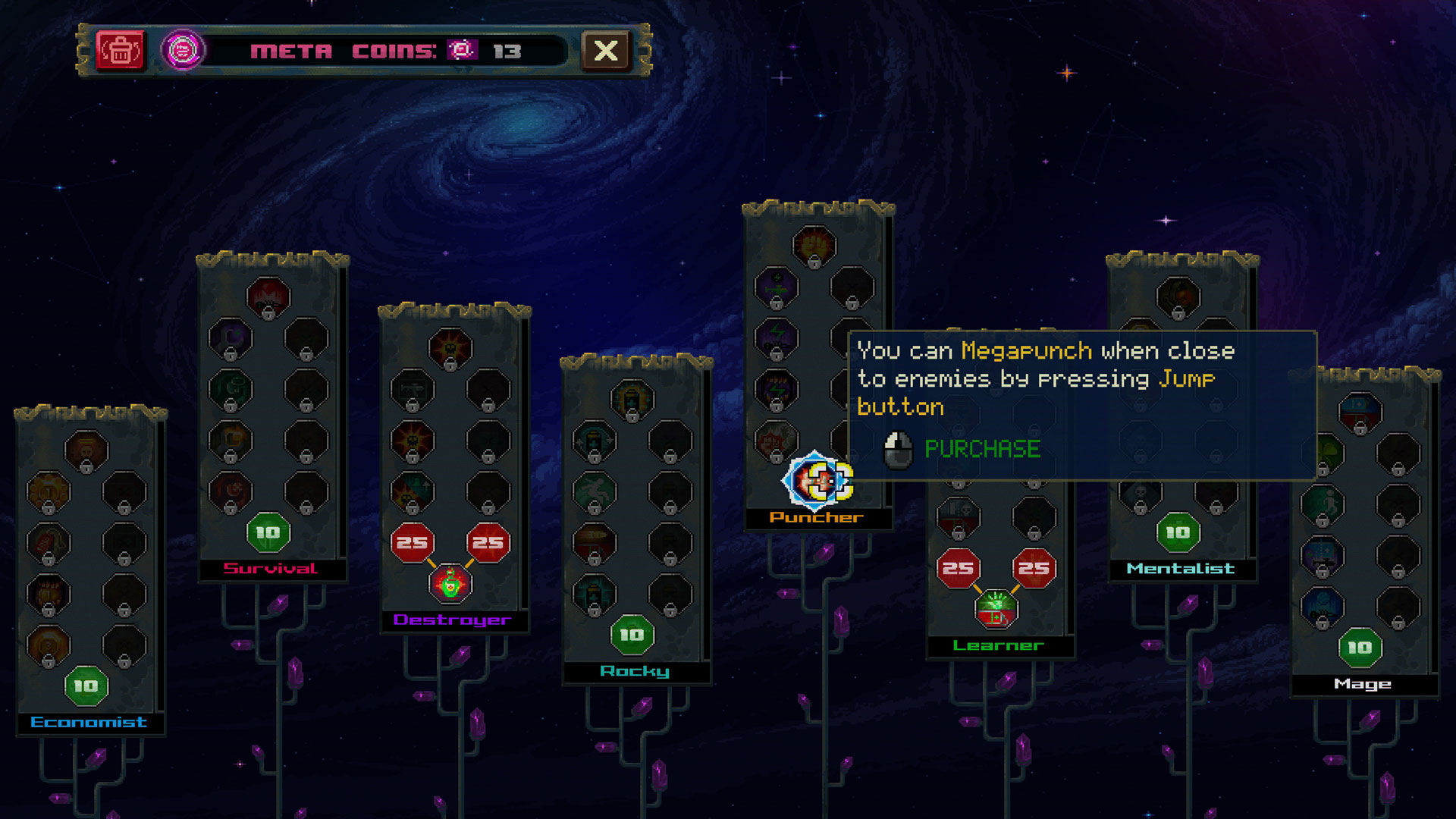Select the locked top Rocky skill
1456x819 pixels.
tap(632, 399)
